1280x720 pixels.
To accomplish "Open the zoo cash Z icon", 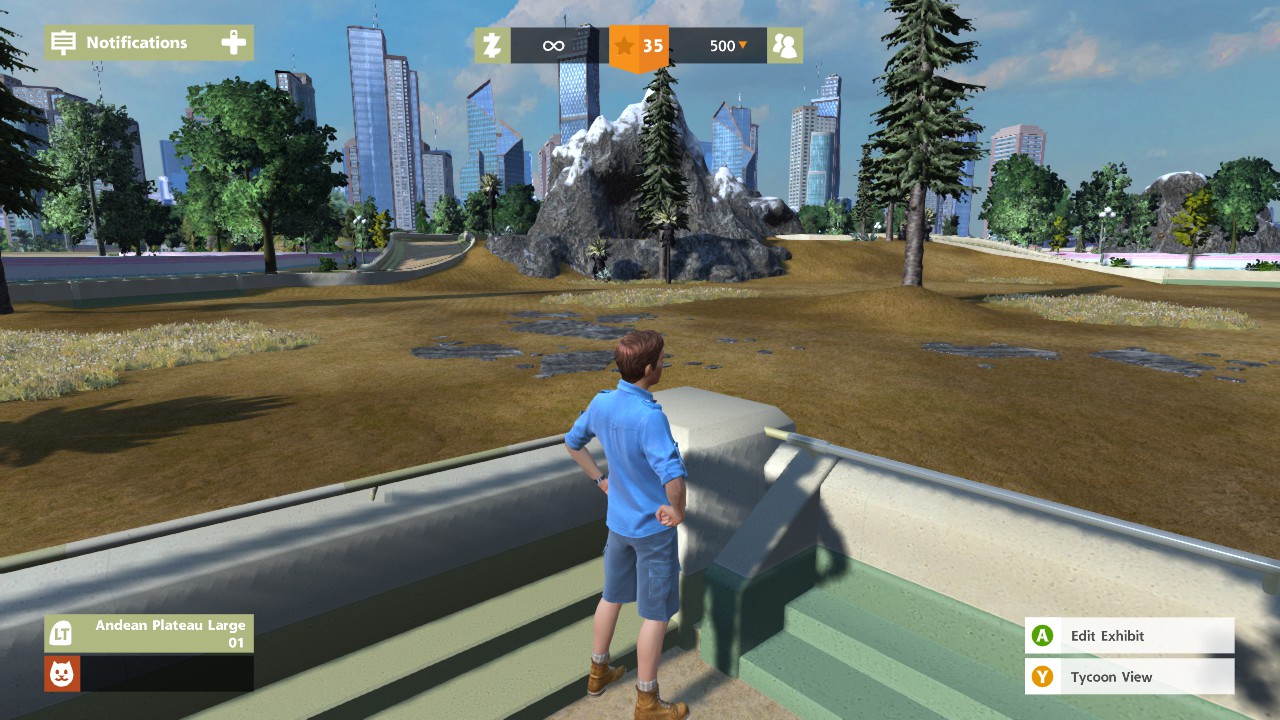I will point(492,46).
